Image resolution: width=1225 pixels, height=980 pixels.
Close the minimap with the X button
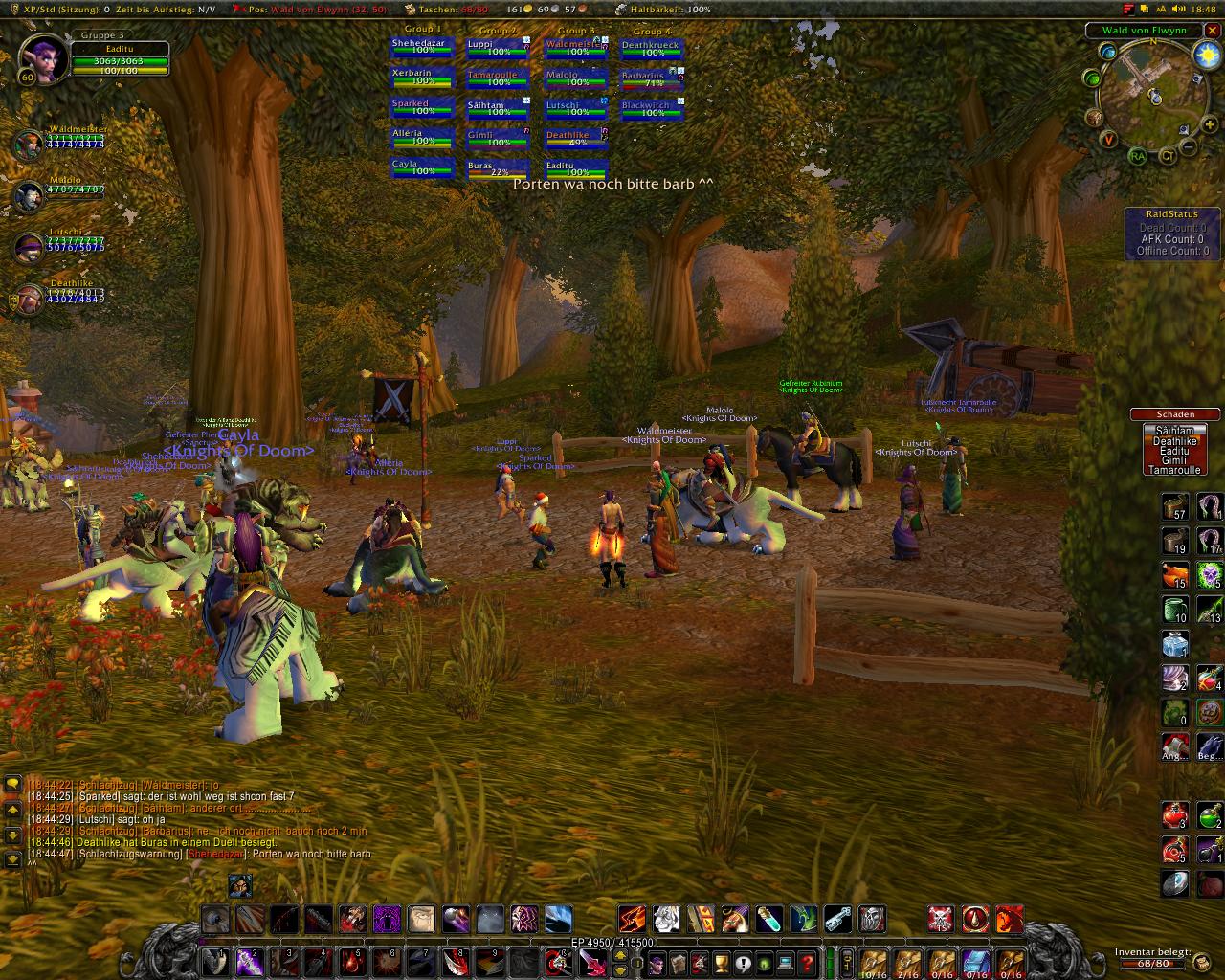click(1212, 31)
